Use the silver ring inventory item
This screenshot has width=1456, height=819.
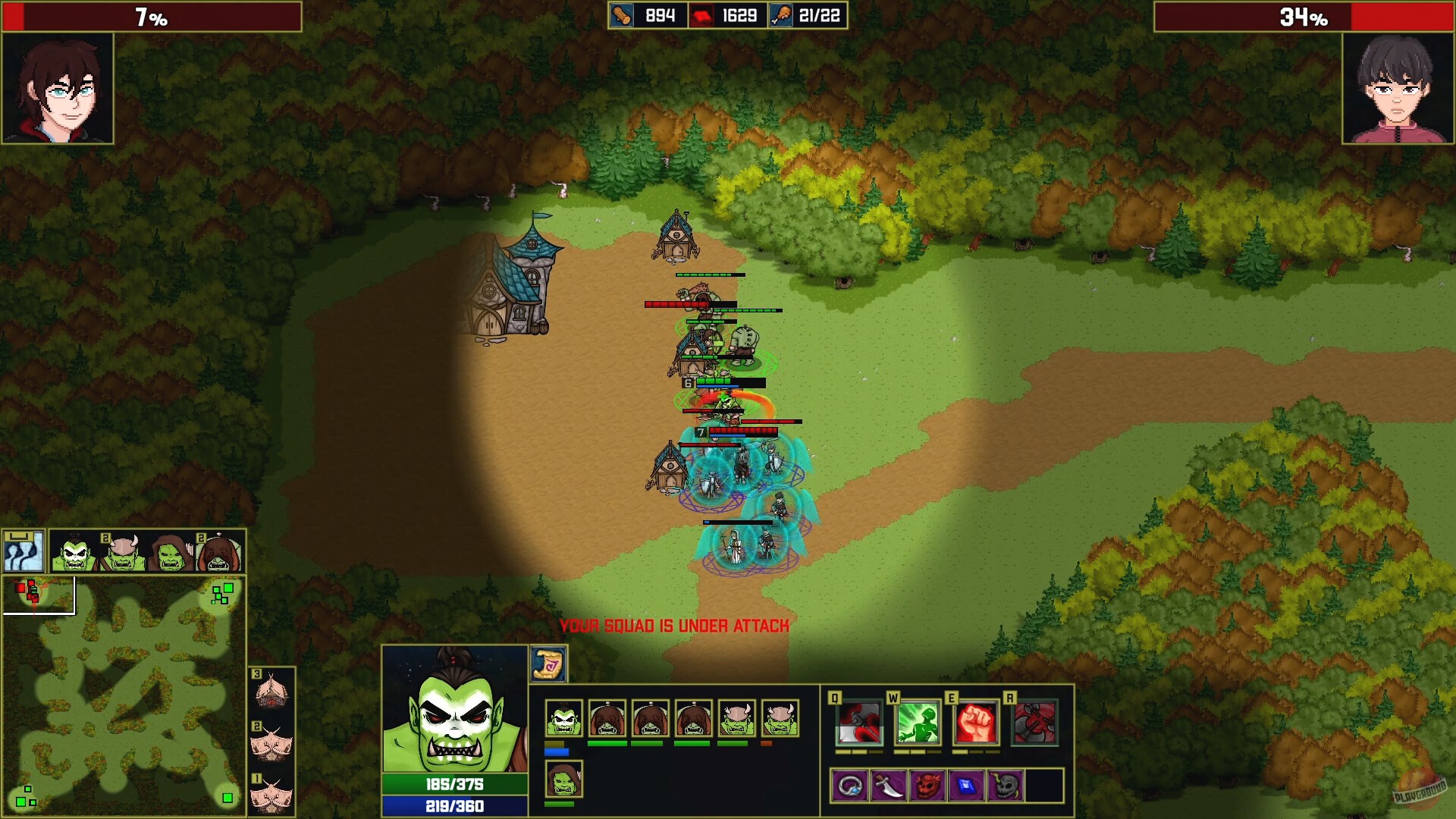coord(852,786)
